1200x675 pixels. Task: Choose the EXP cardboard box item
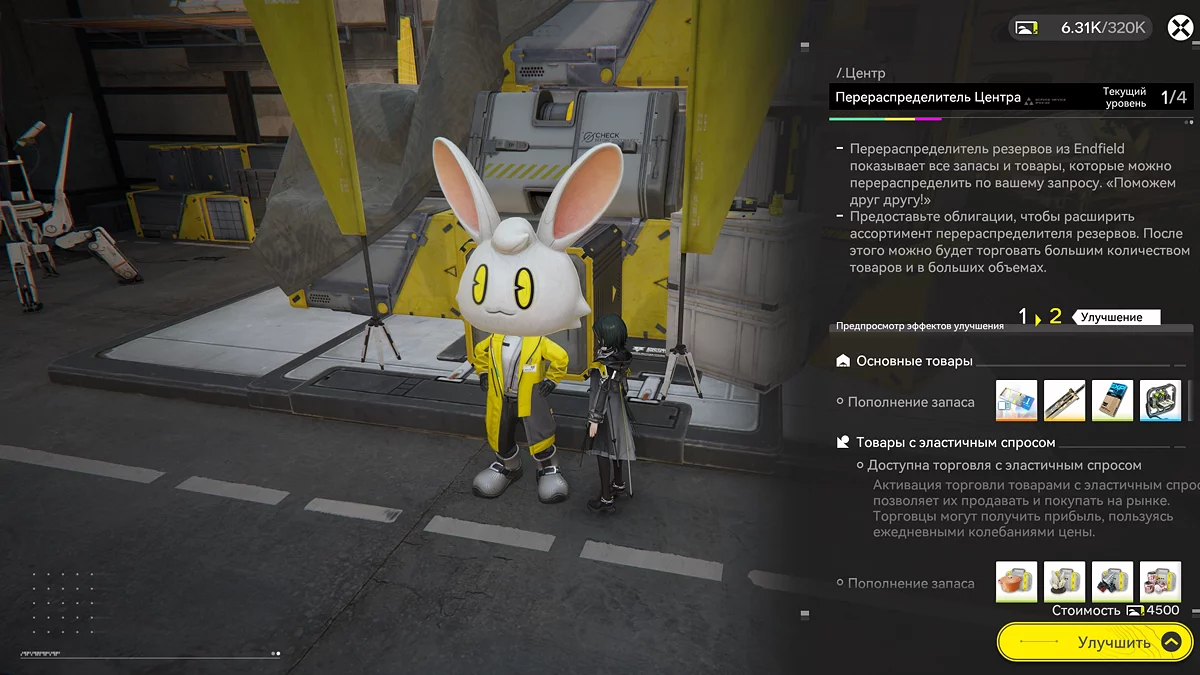[x=1112, y=400]
